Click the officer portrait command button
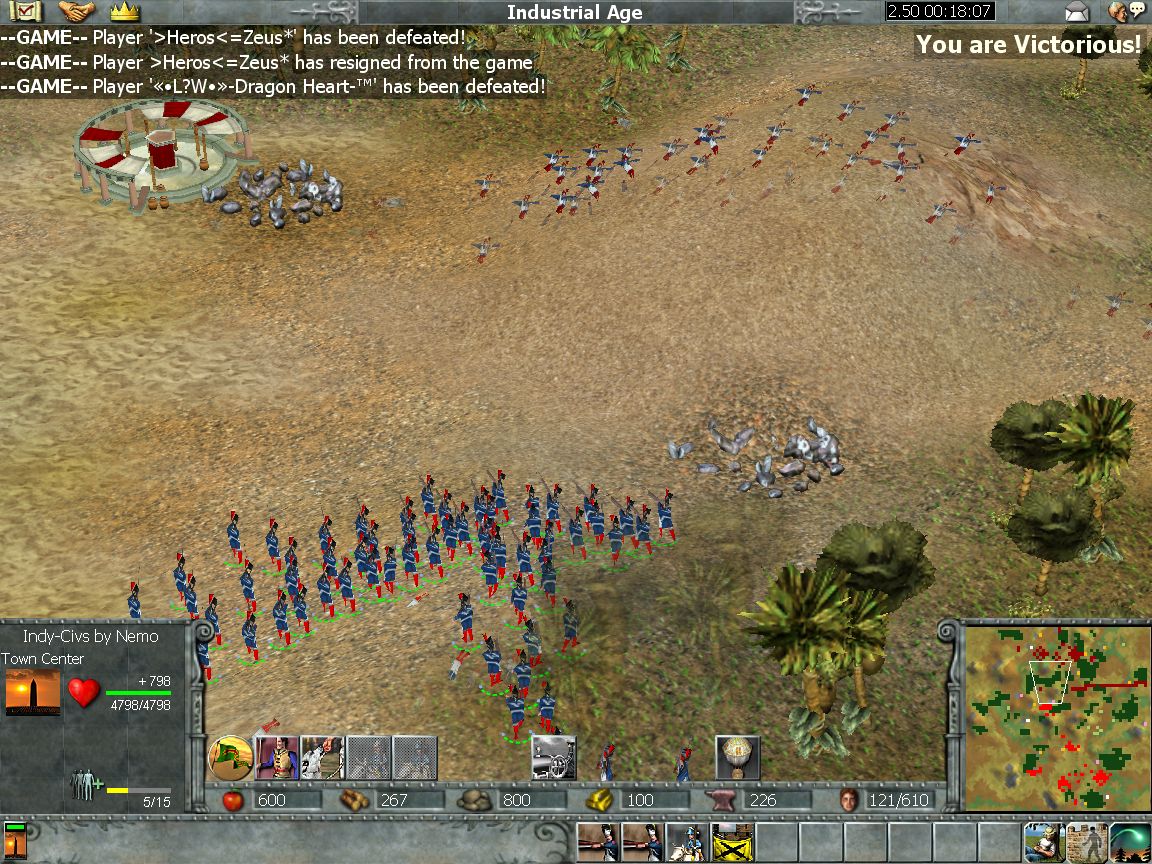The width and height of the screenshot is (1152, 864). tap(277, 757)
